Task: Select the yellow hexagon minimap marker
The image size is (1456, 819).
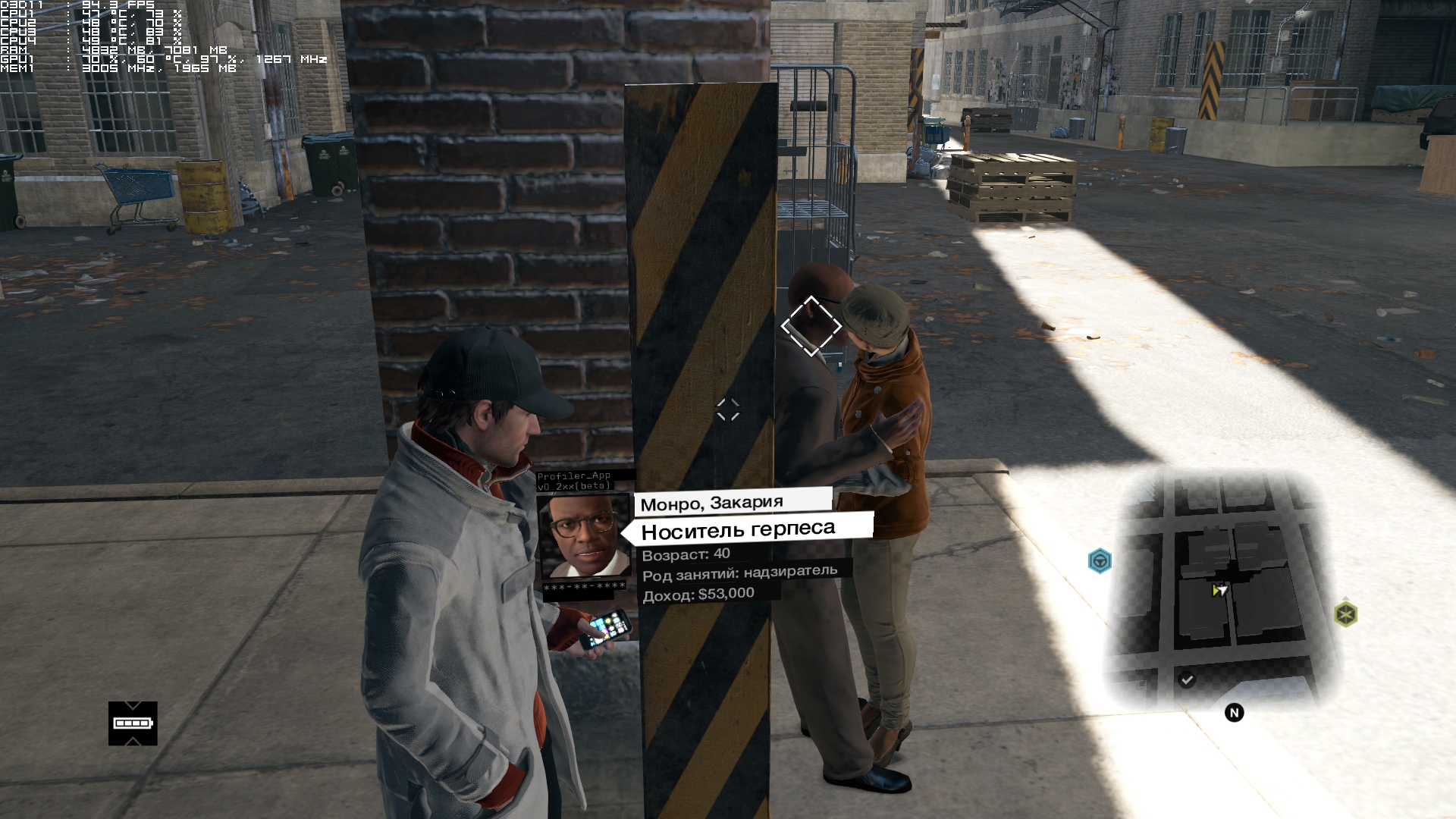Action: 1345,613
